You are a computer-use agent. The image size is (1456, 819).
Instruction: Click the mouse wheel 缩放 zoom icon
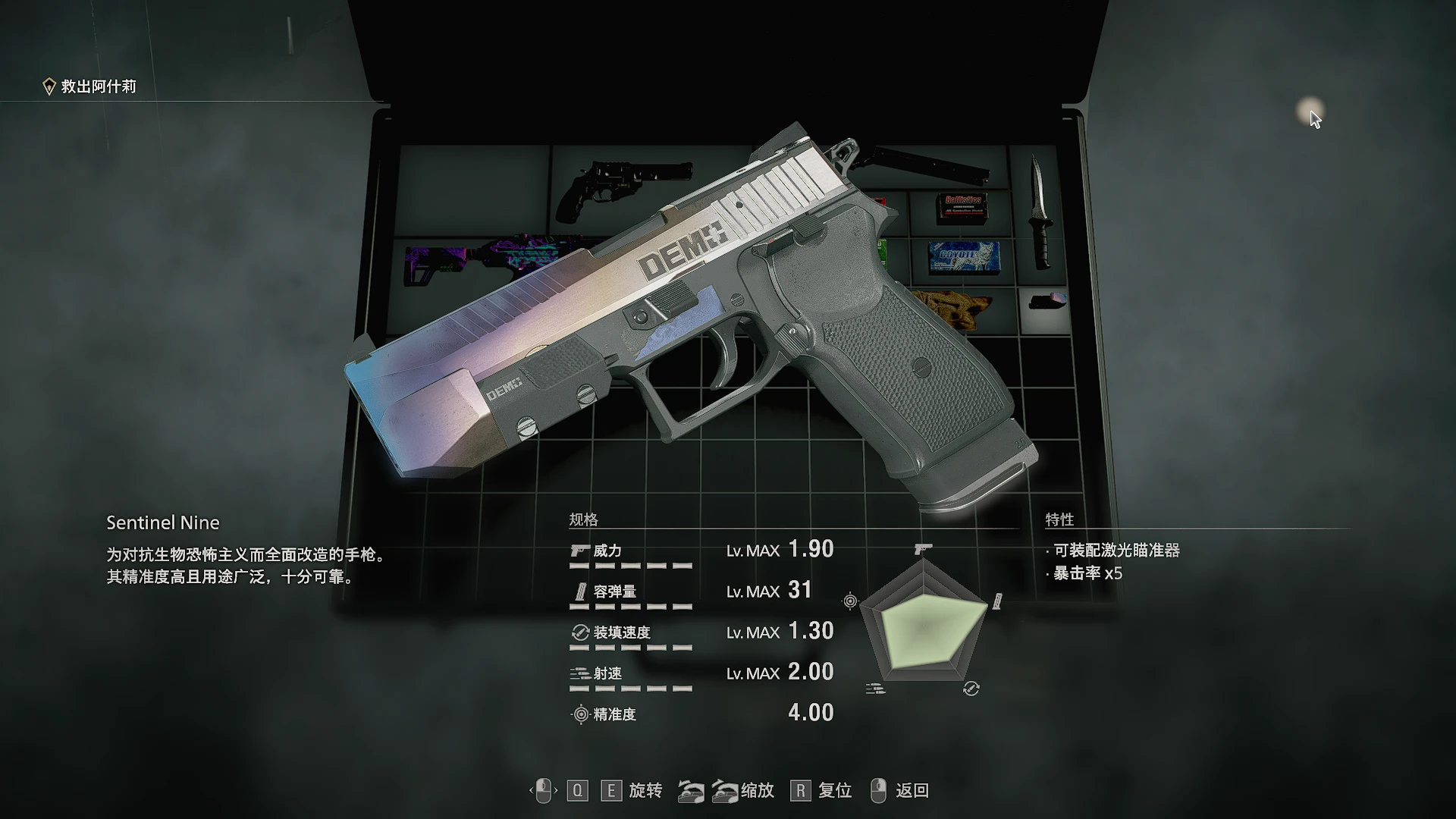pyautogui.click(x=708, y=790)
